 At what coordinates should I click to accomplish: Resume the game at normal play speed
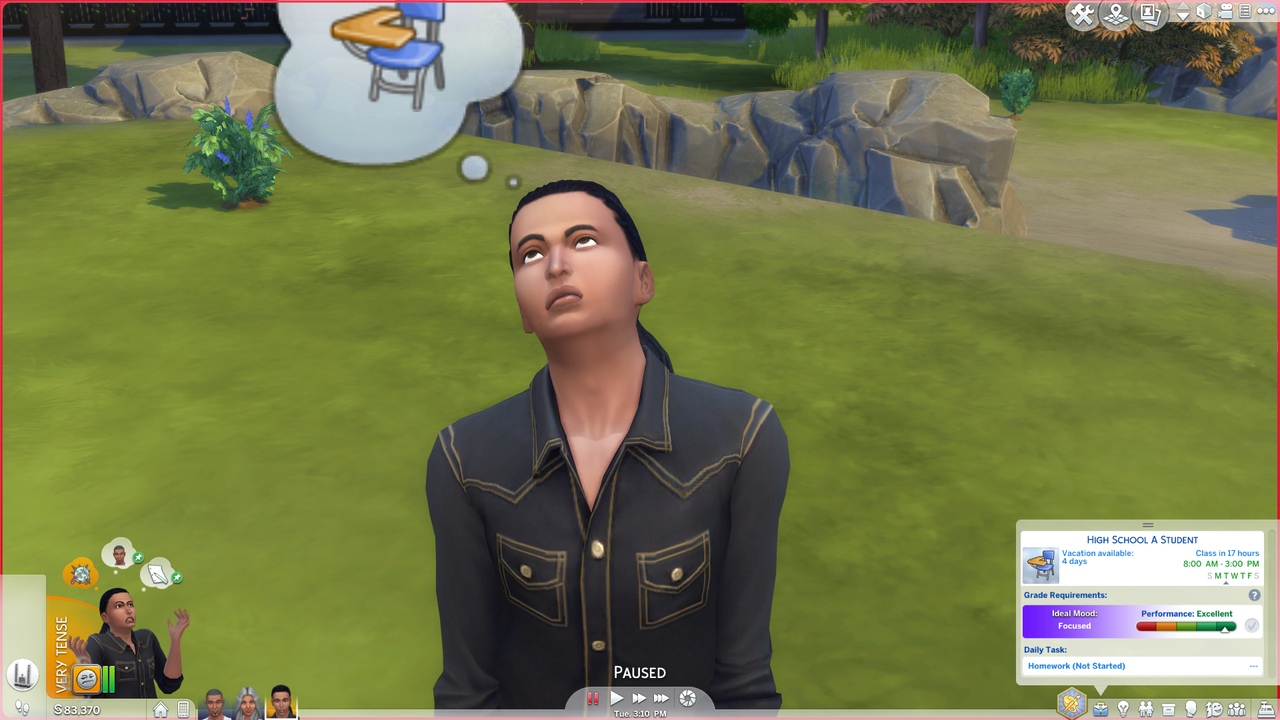pos(616,699)
